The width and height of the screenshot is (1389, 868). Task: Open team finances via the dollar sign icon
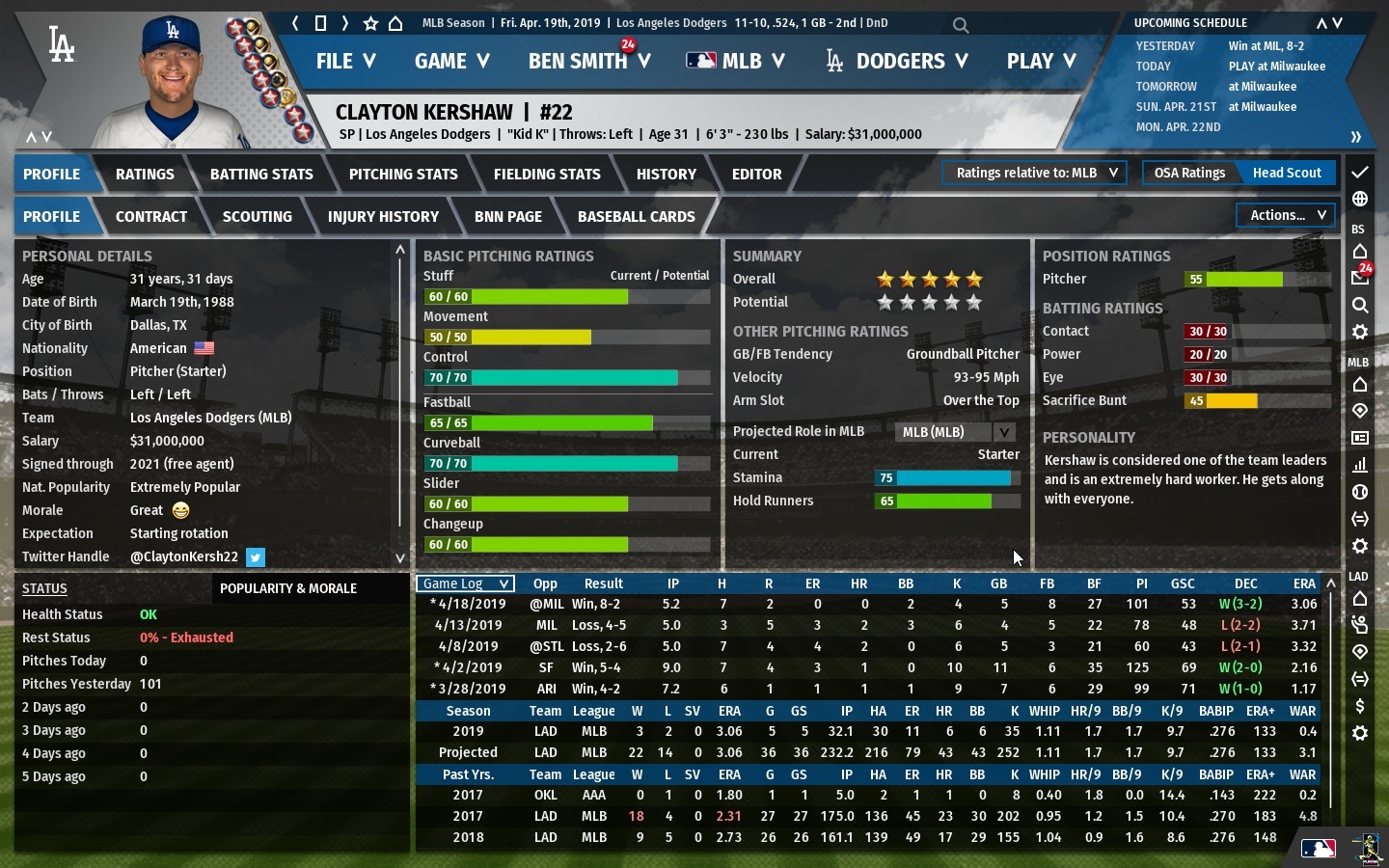[x=1360, y=705]
